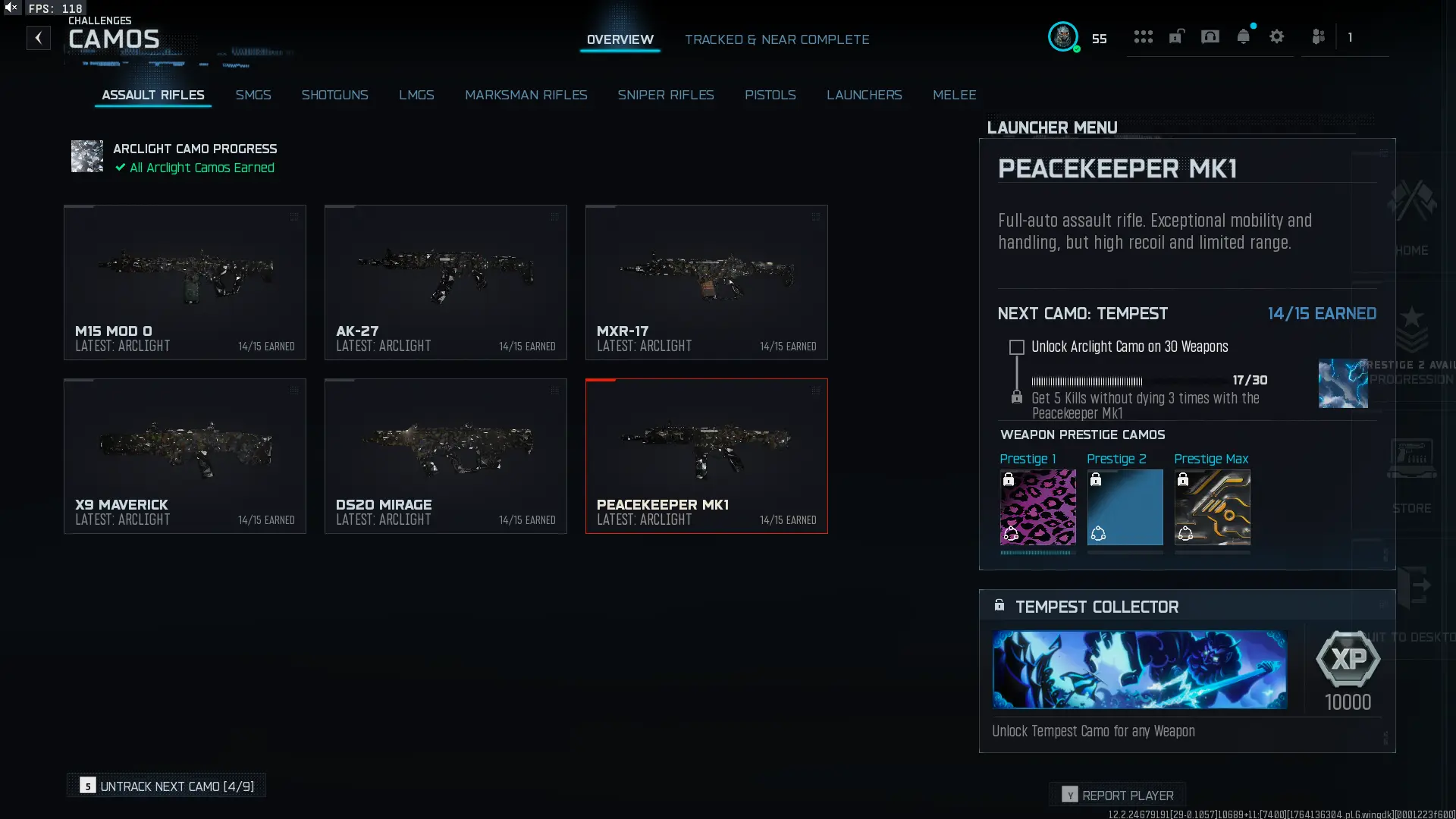Open the Pistols weapon category tab
This screenshot has width=1456, height=819.
coord(770,95)
